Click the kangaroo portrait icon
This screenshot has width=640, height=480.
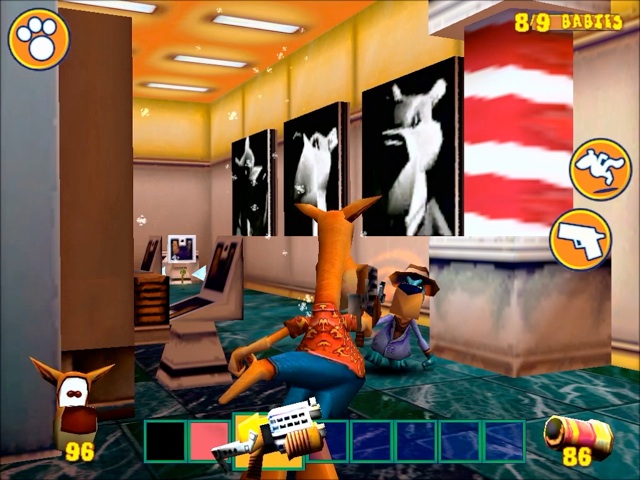pos(73,400)
